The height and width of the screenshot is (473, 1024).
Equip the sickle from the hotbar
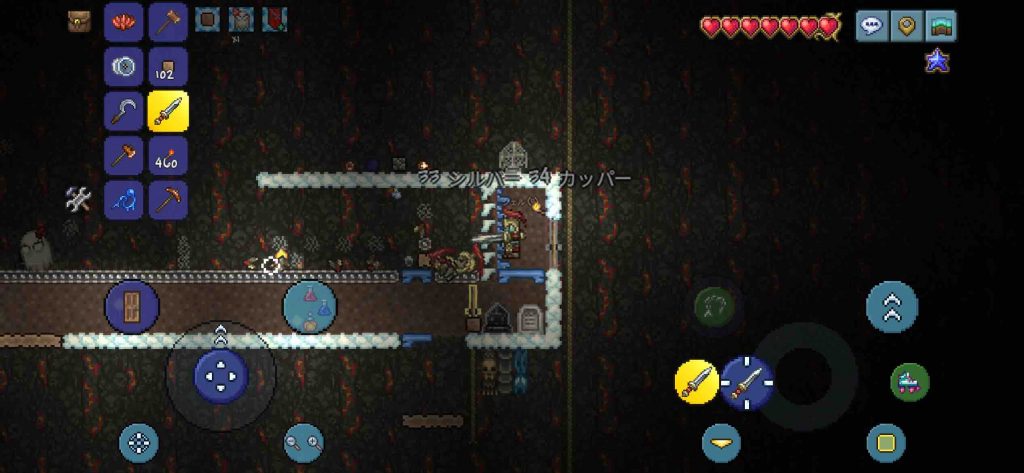click(x=124, y=112)
